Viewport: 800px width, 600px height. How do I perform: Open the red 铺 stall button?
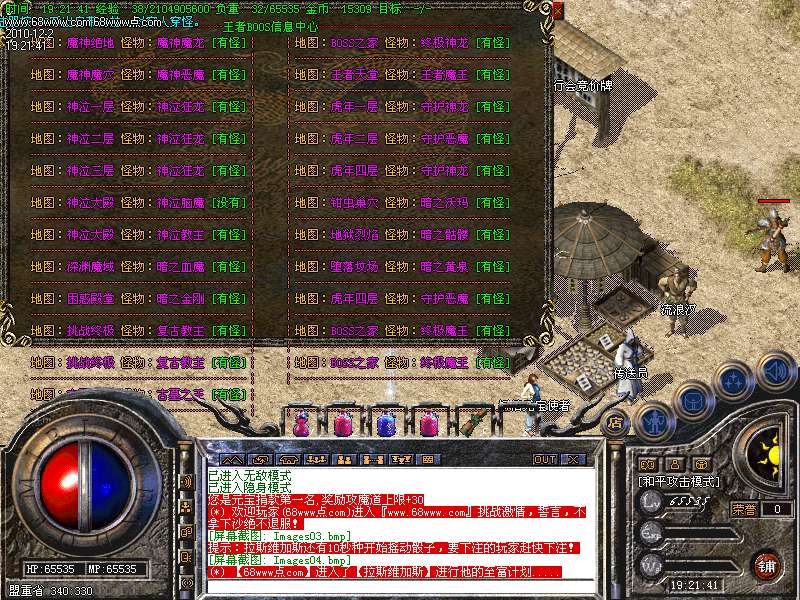(766, 565)
